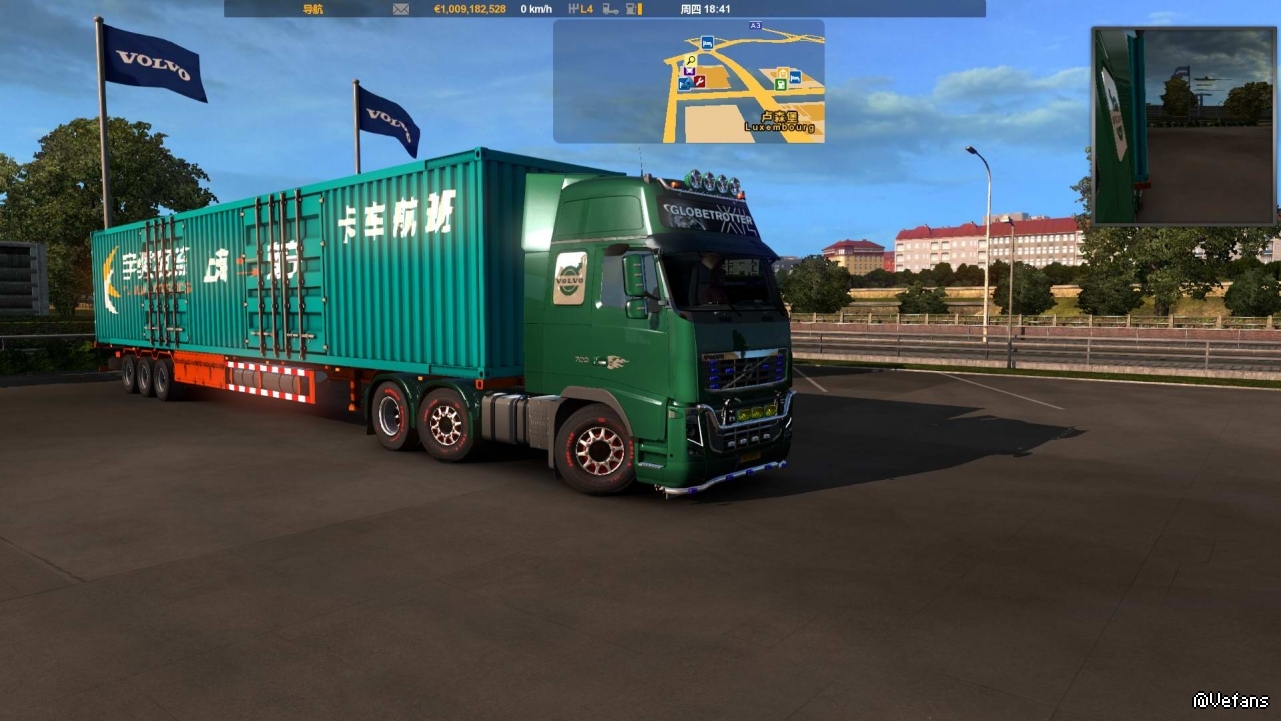
Task: Click the purple truck dealer marker
Action: click(x=688, y=71)
